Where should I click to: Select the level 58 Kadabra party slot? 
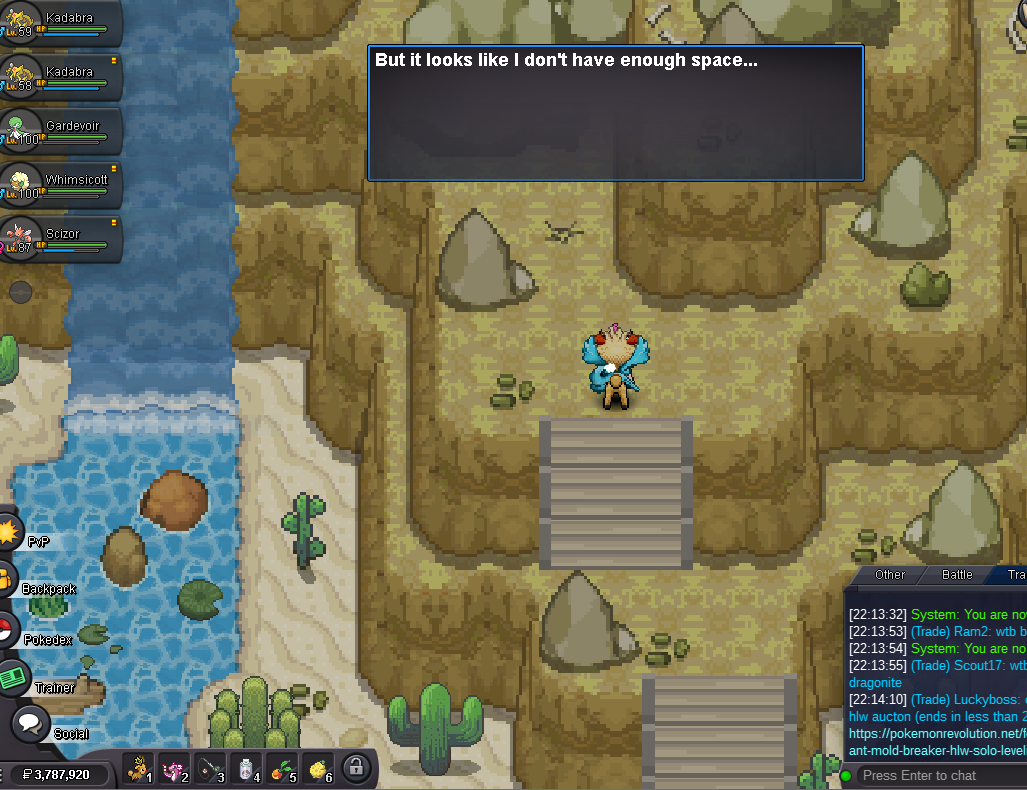point(60,77)
